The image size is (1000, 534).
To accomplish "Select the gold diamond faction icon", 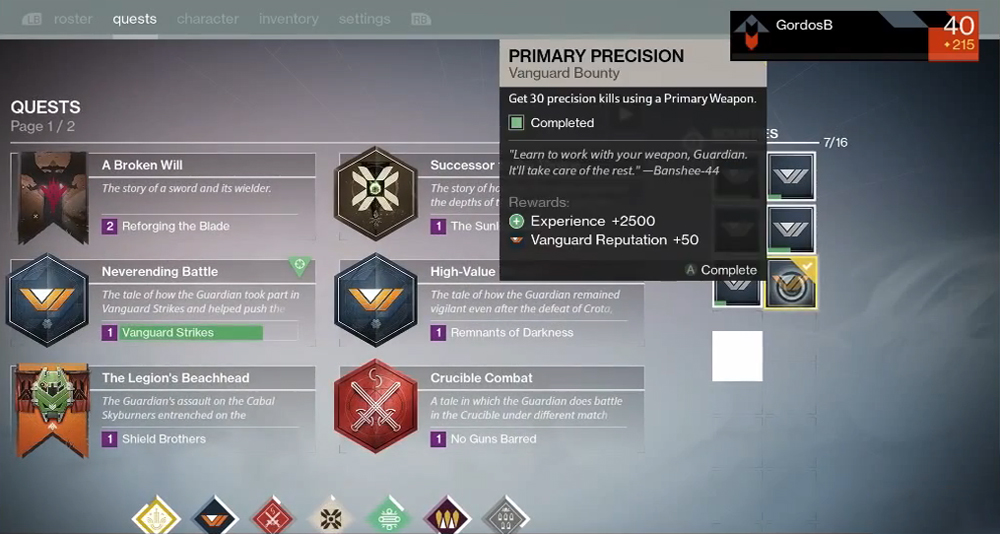I will point(156,518).
